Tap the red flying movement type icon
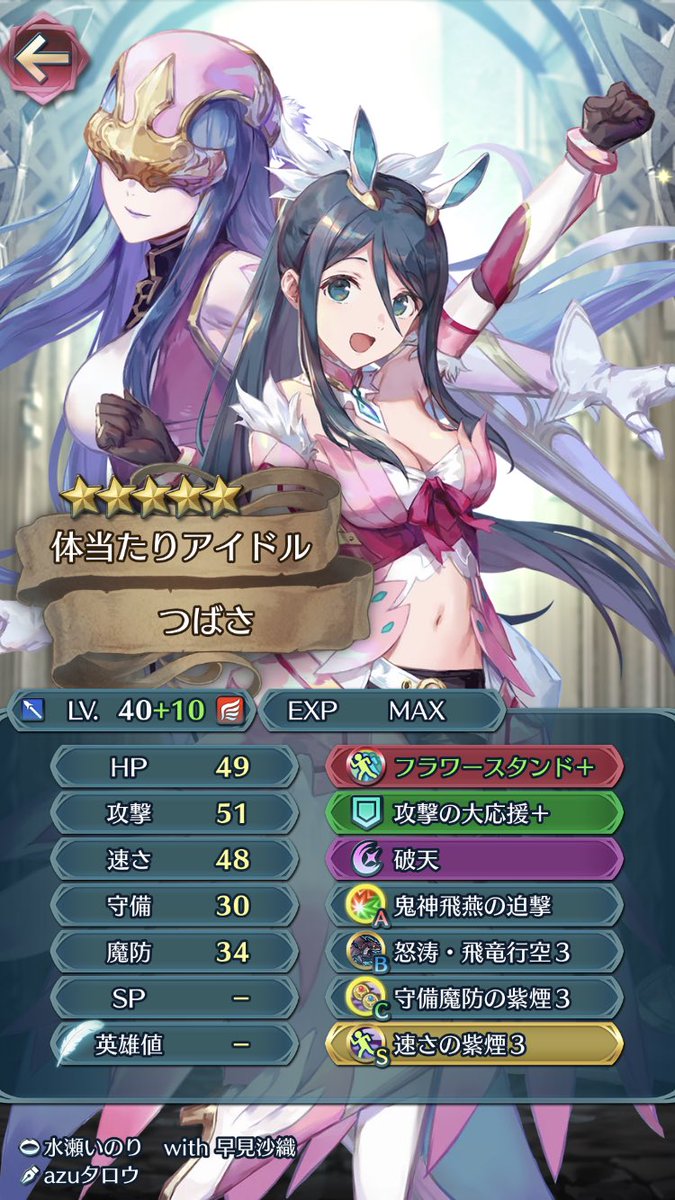The width and height of the screenshot is (675, 1200). (x=230, y=710)
